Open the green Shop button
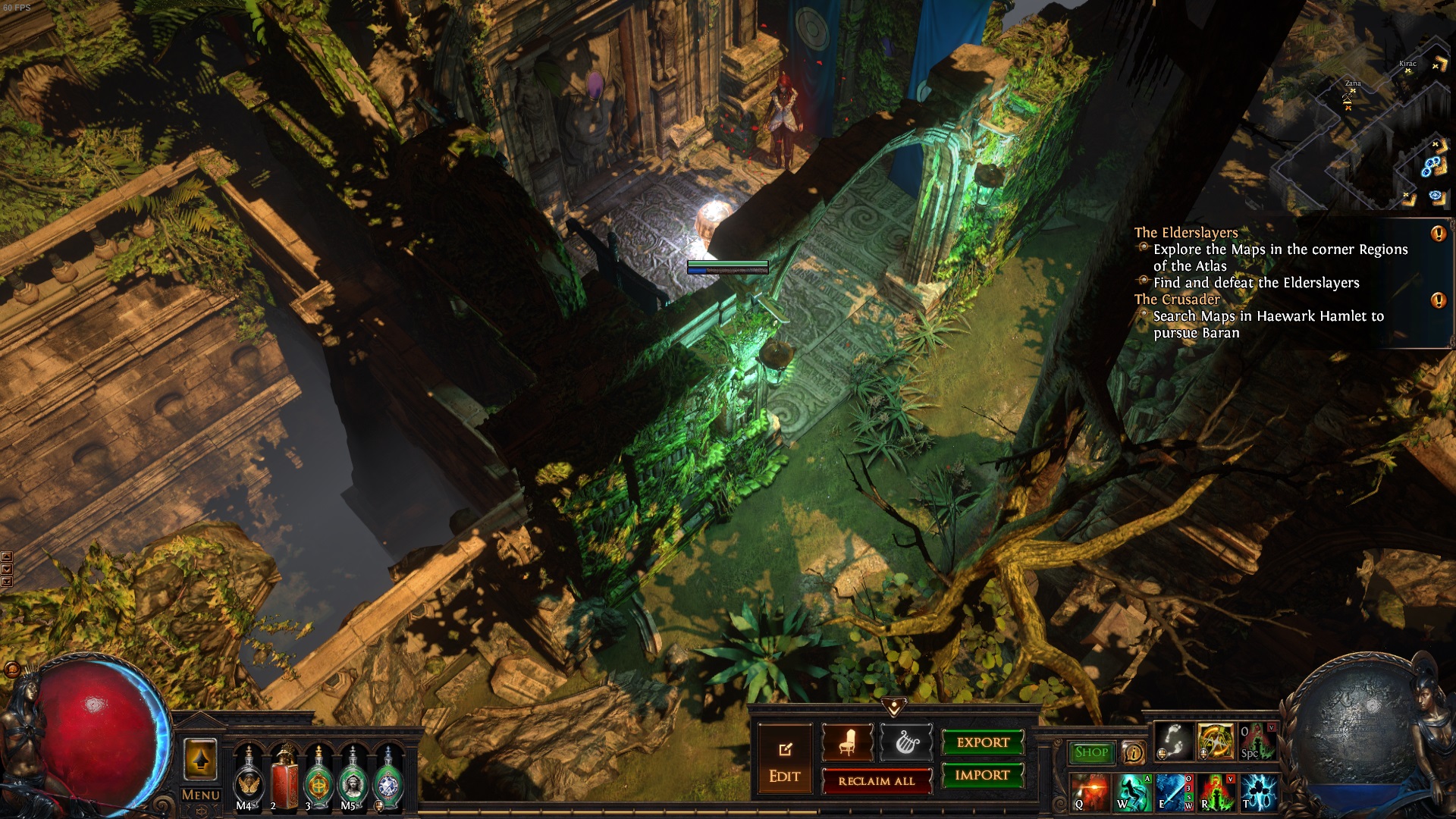The image size is (1456, 819). click(x=1090, y=752)
